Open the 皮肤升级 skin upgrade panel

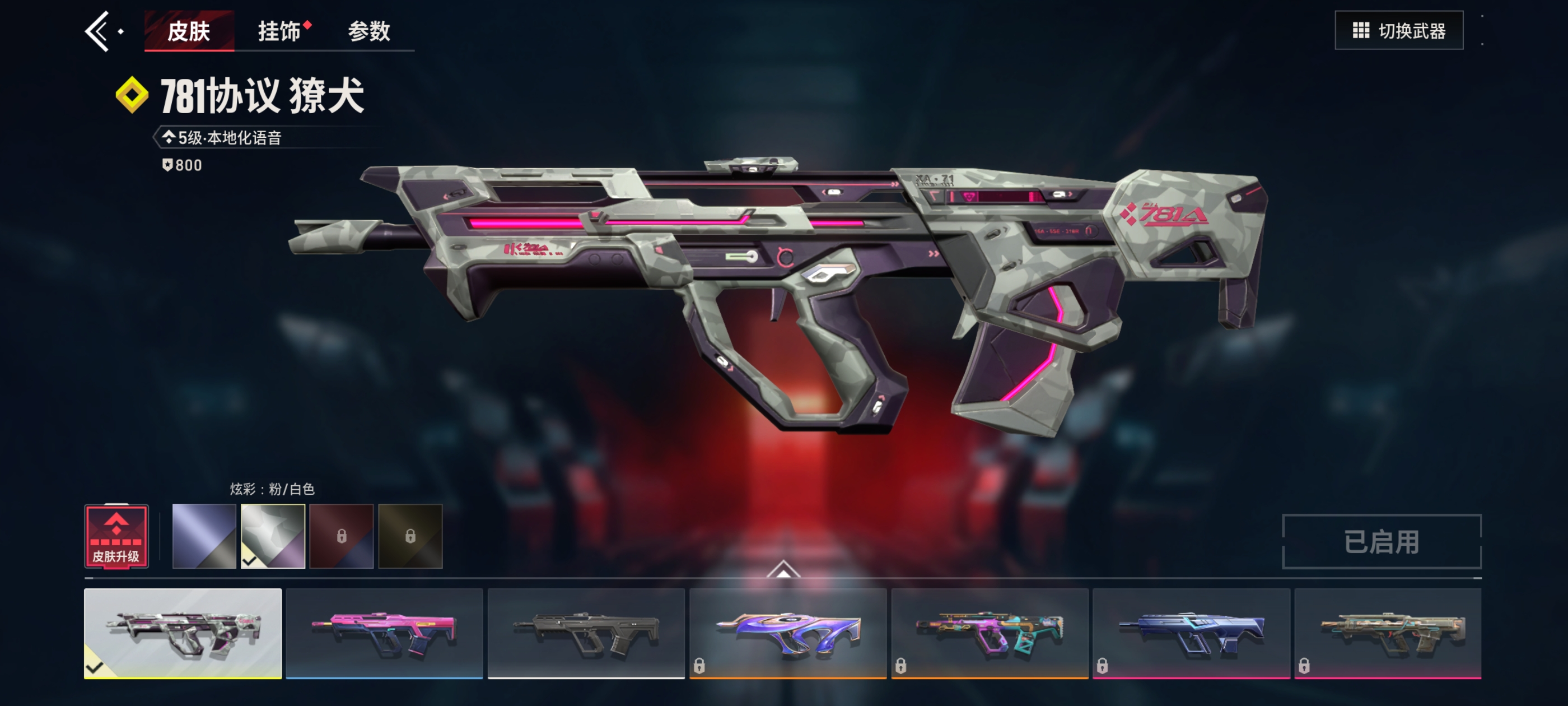tap(116, 536)
